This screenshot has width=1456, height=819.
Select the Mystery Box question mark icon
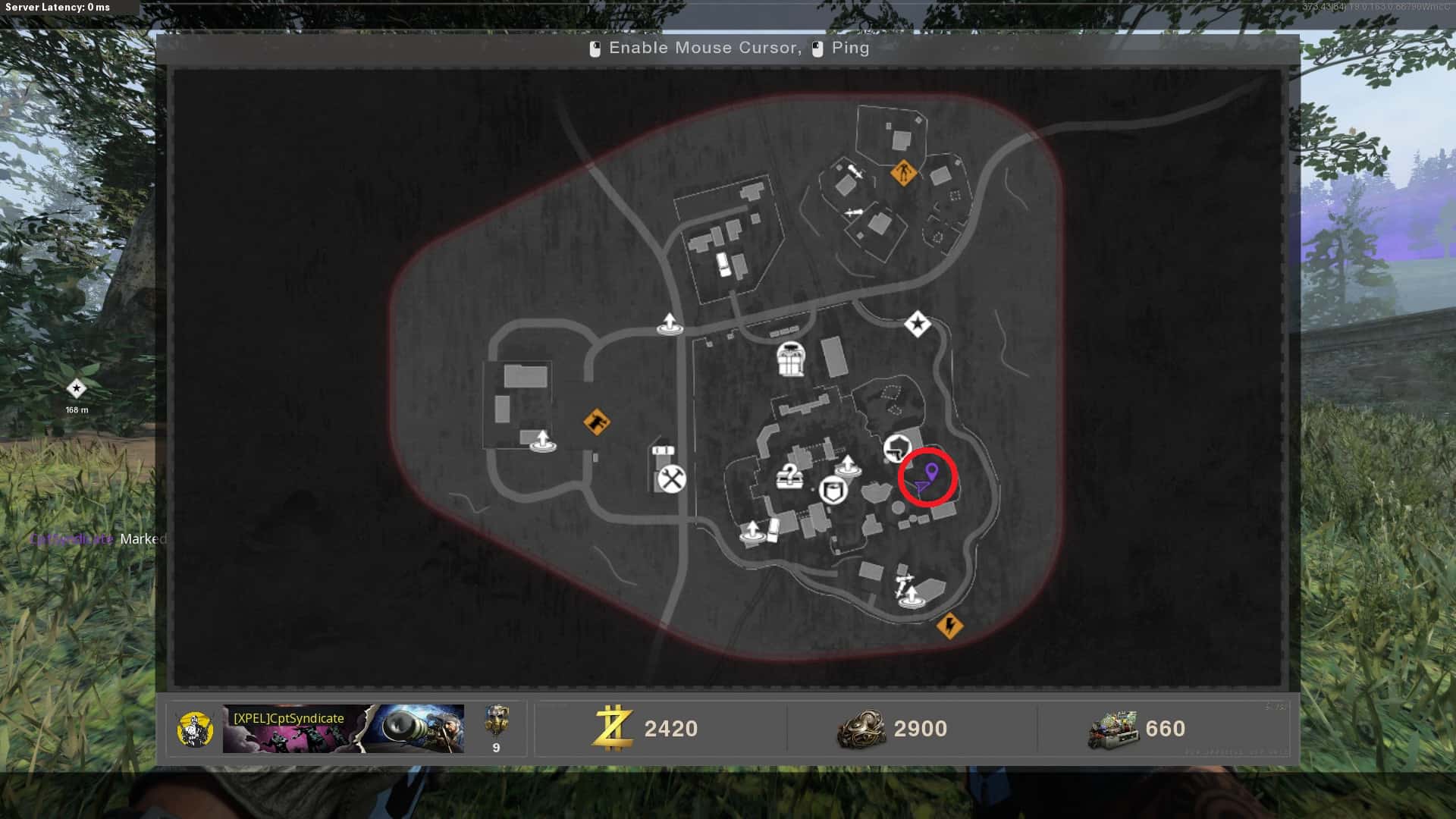pos(789,477)
